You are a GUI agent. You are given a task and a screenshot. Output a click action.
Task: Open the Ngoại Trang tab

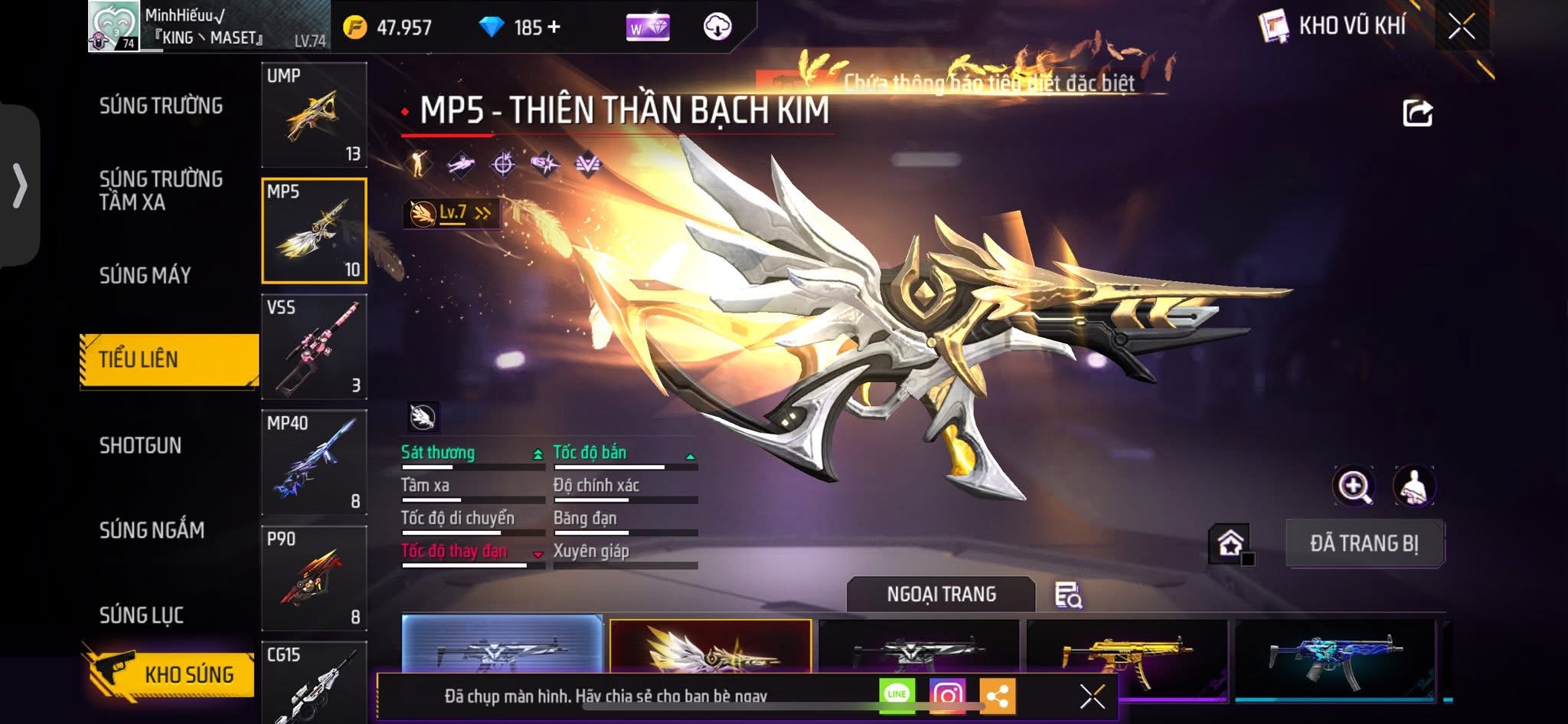point(941,595)
